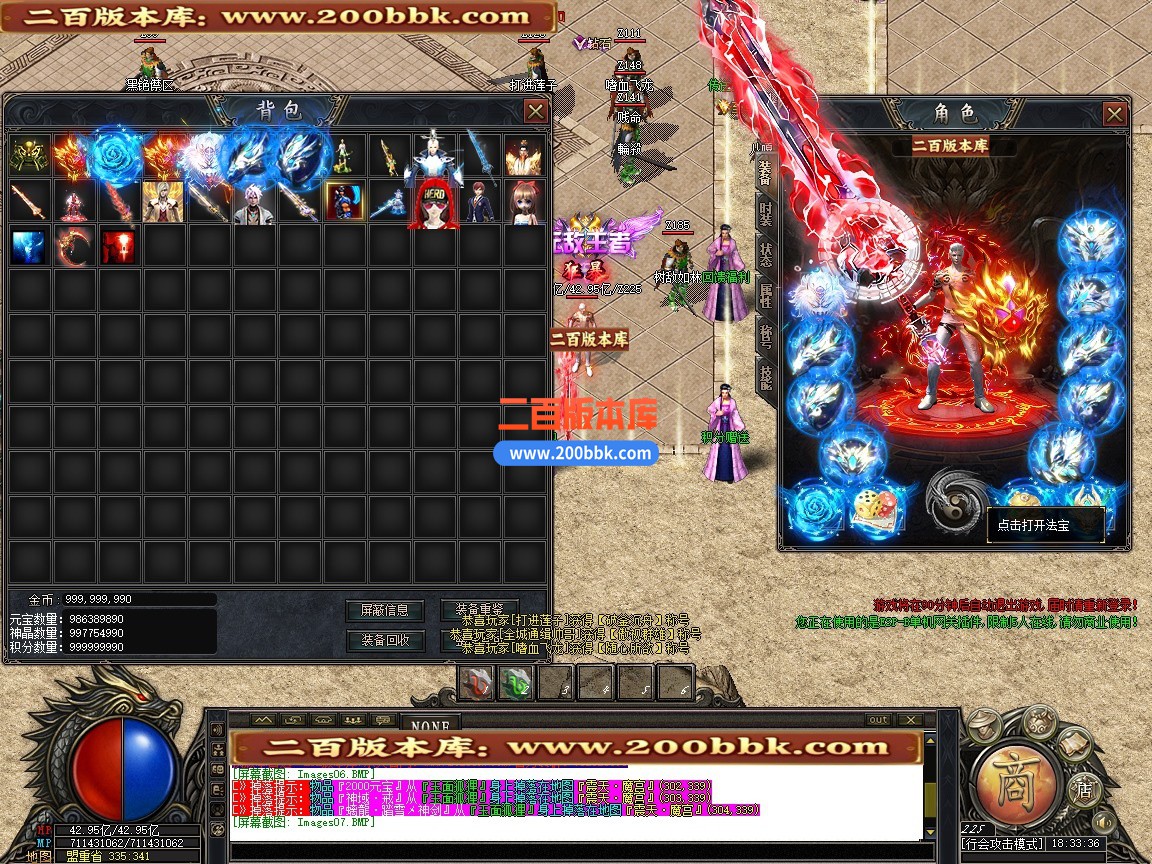The width and height of the screenshot is (1152, 864).
Task: Close the 角色 character window
Action: [x=1115, y=115]
